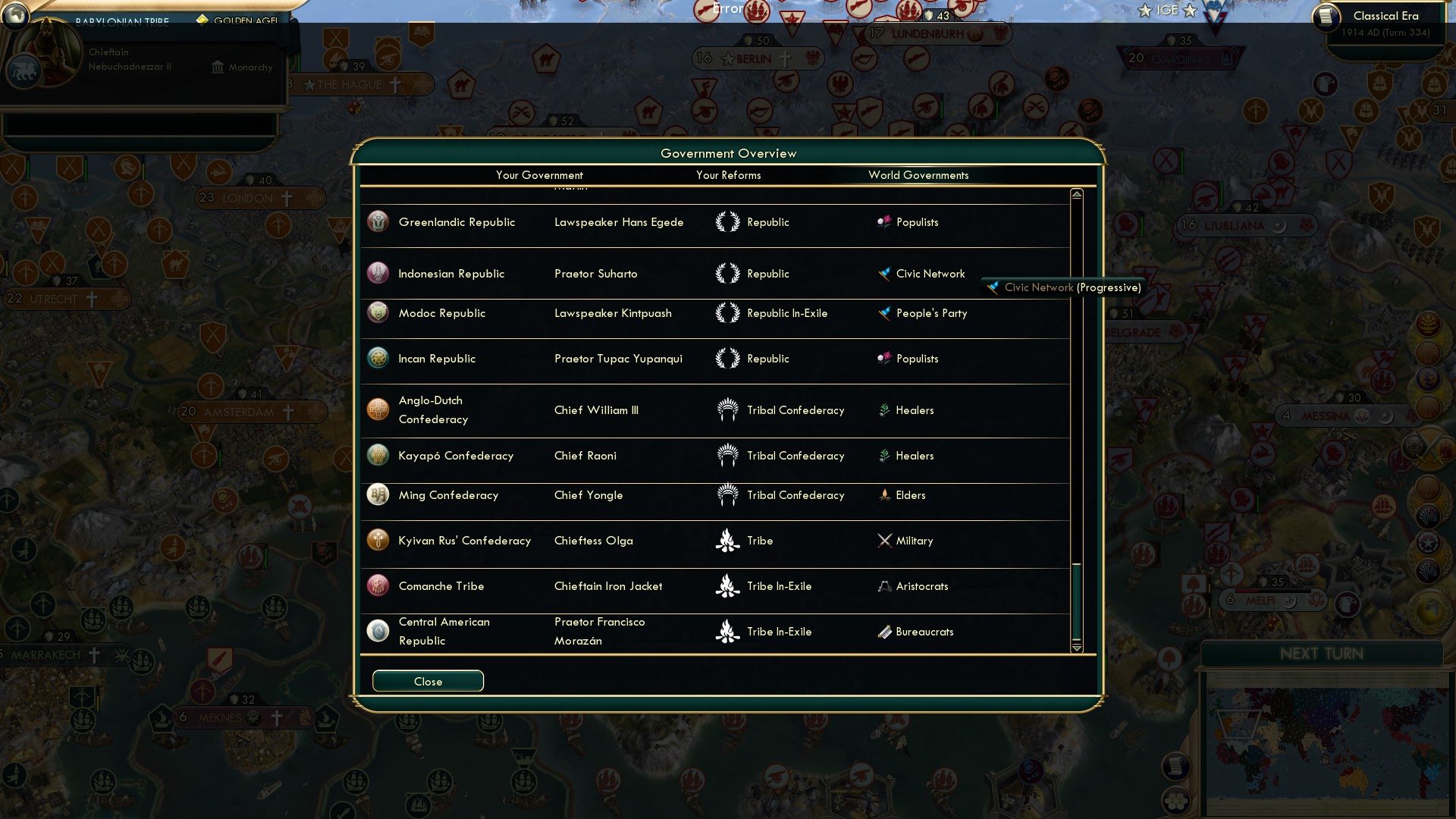Click the Close button on Government Overview
The height and width of the screenshot is (819, 1456).
click(427, 681)
